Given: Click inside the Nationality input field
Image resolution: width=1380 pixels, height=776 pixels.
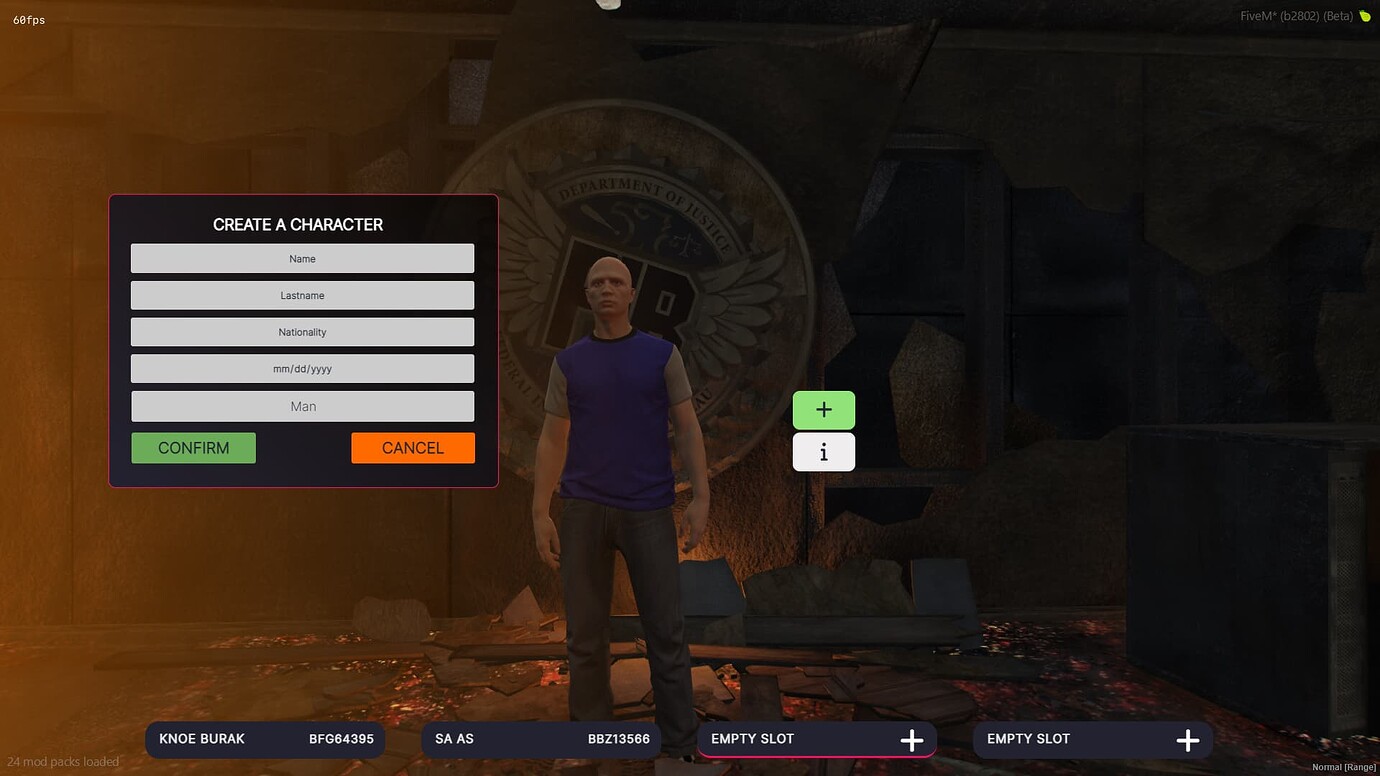Looking at the screenshot, I should coord(302,331).
